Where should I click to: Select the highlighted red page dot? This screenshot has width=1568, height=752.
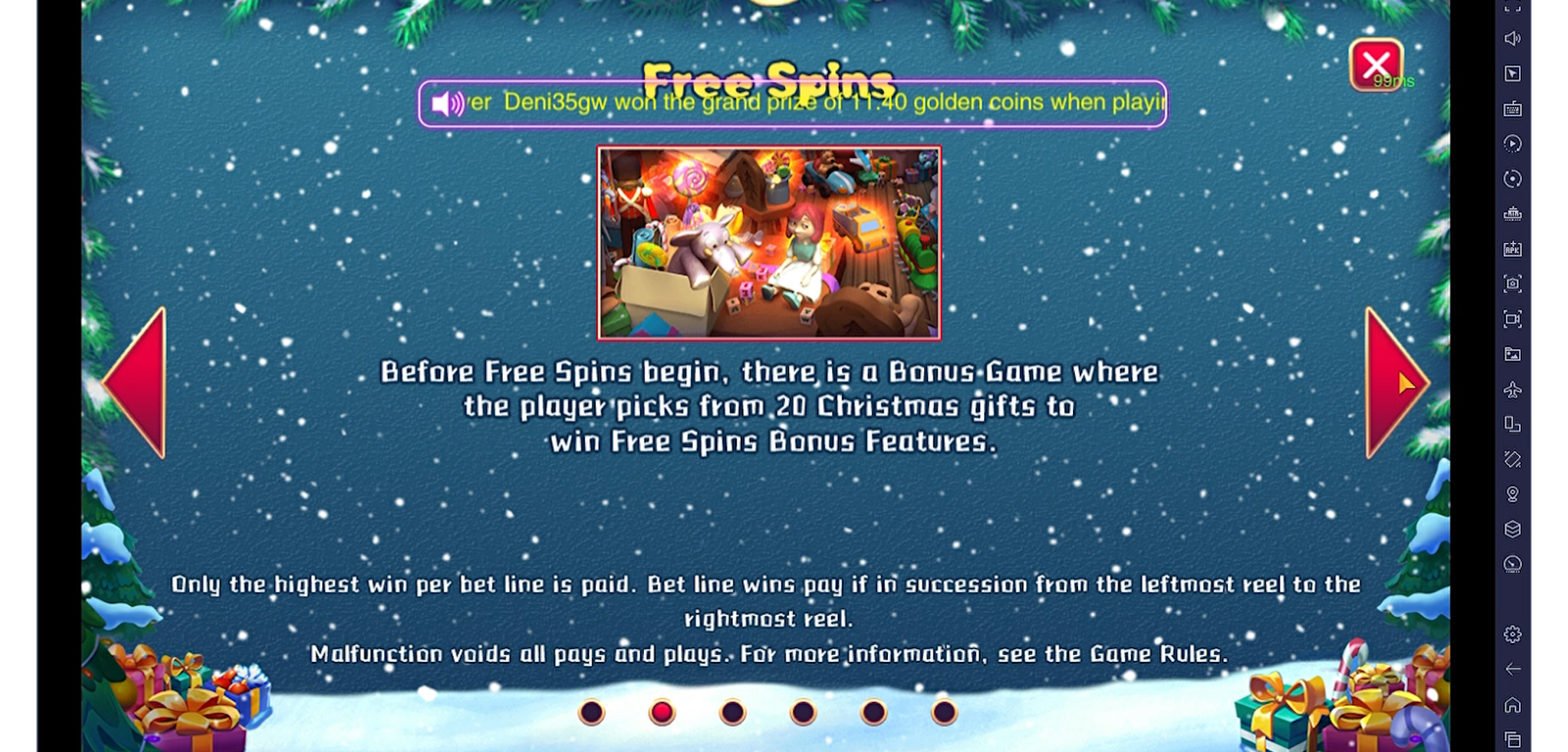pos(662,712)
